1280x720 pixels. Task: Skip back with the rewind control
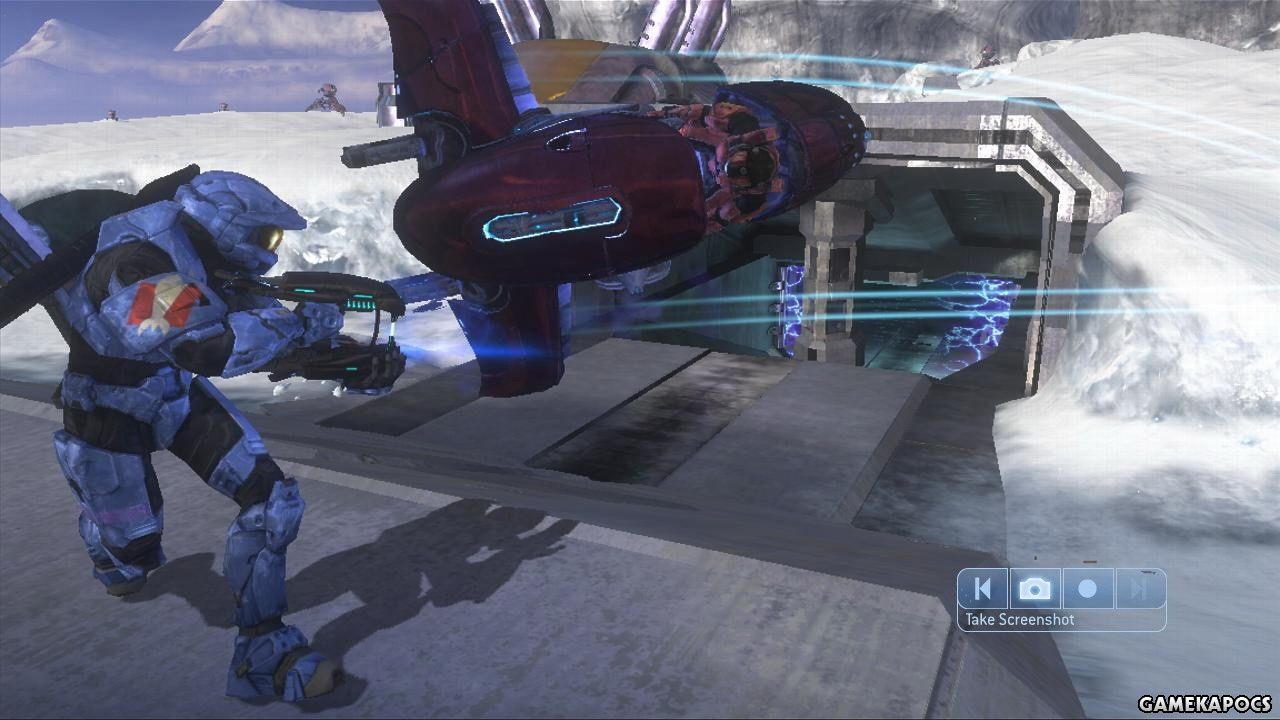click(983, 589)
